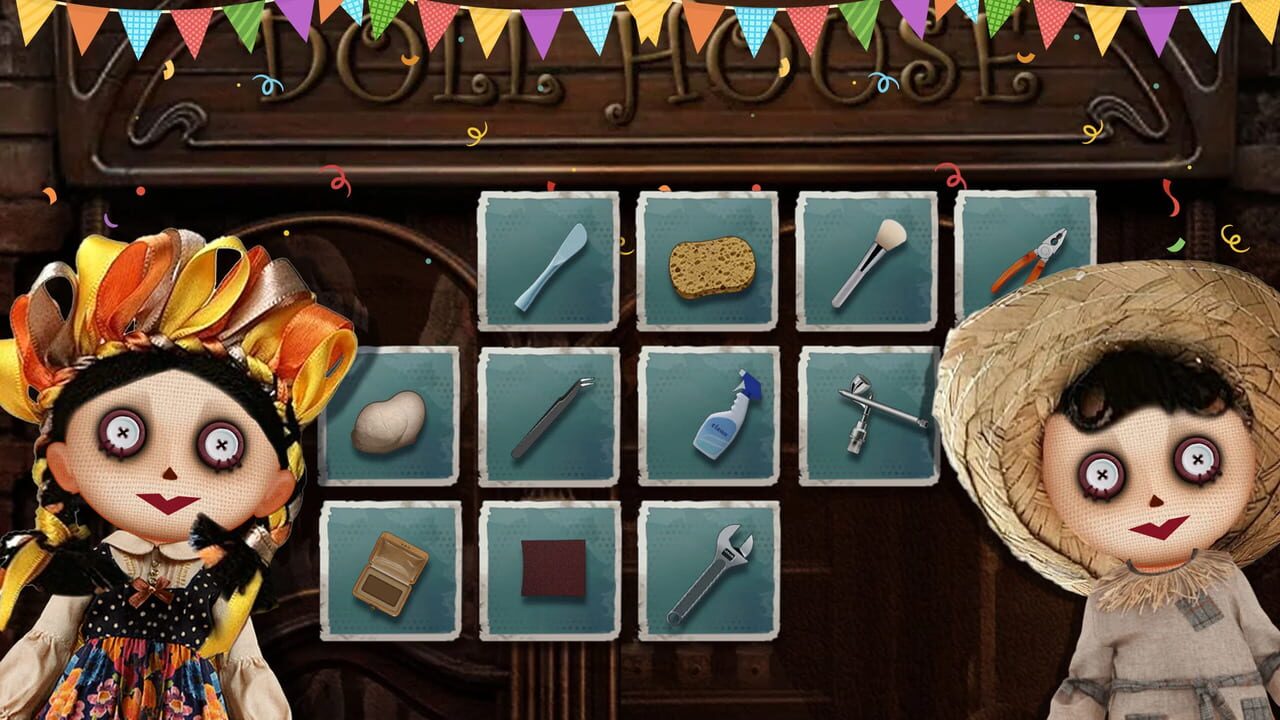
Task: Open the eyeshadow compact tile
Action: (388, 572)
